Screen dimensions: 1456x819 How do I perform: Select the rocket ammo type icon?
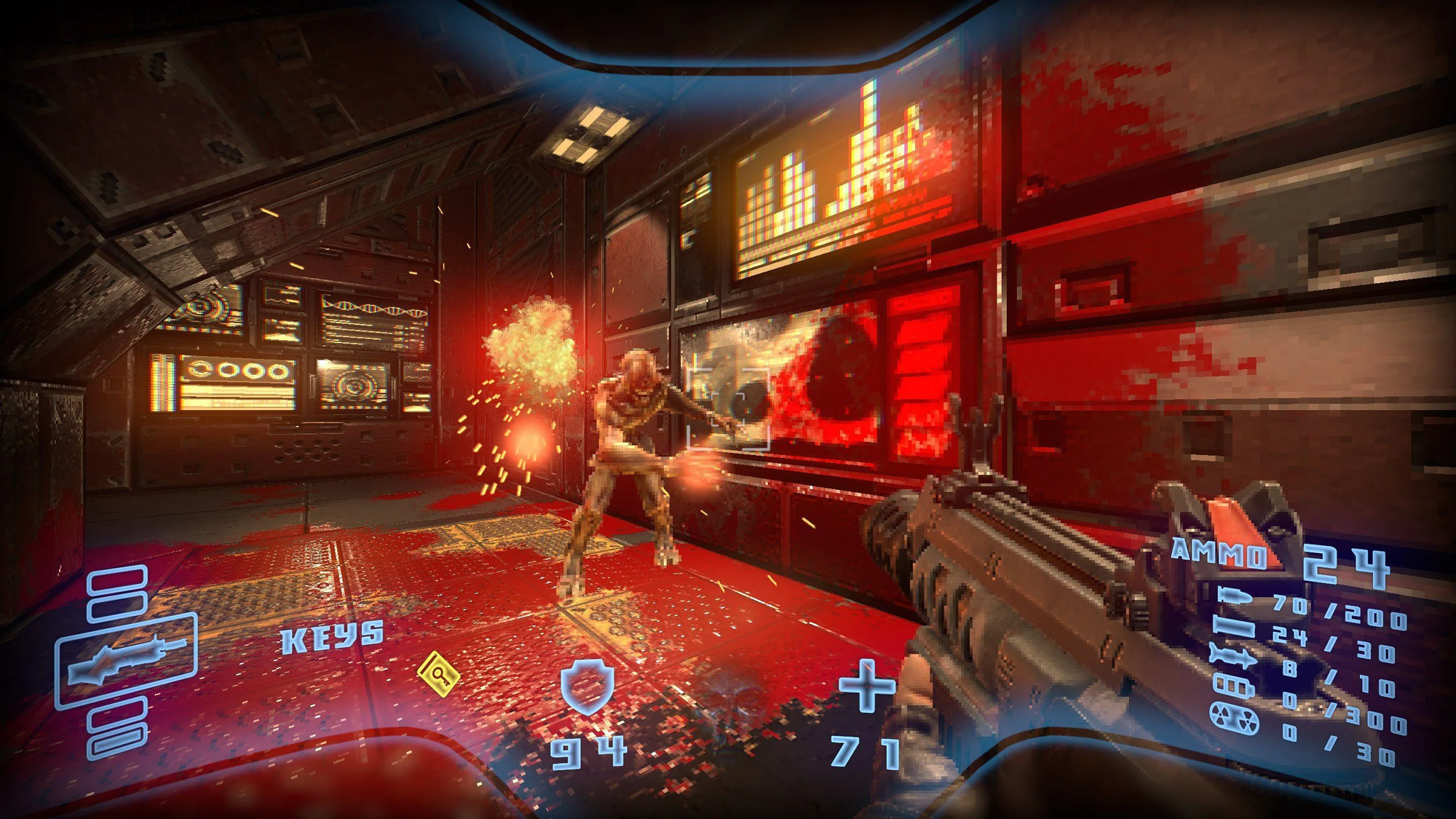coord(1234,656)
